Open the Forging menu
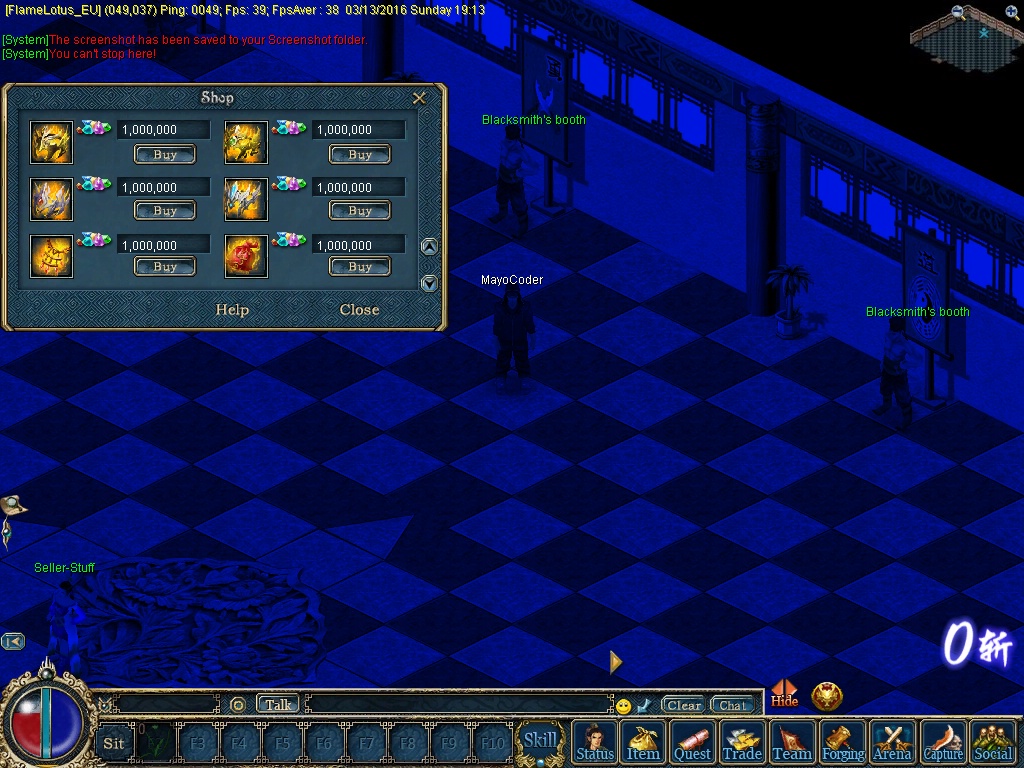This screenshot has width=1024, height=768. click(x=843, y=742)
